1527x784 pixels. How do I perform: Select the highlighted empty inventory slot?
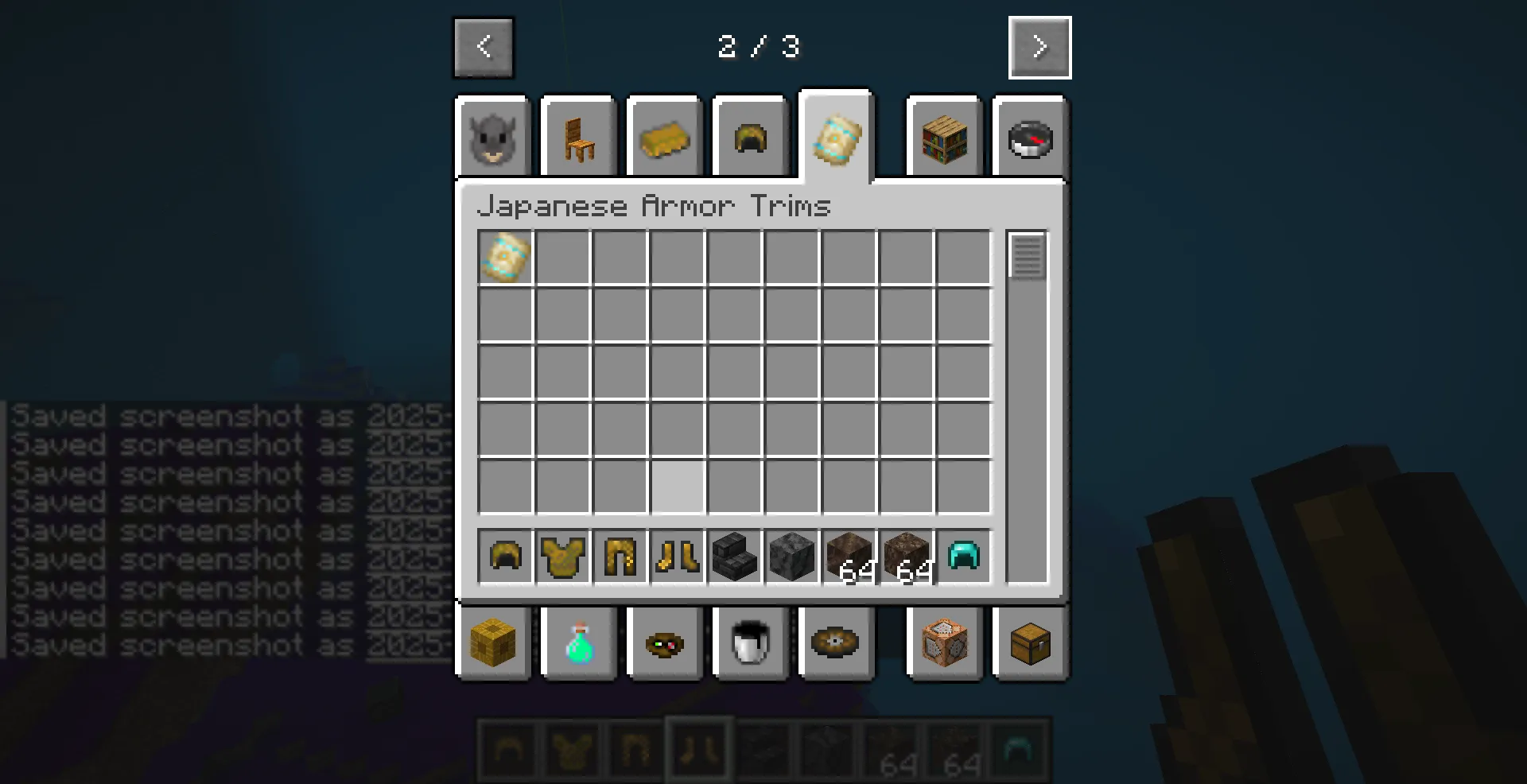pyautogui.click(x=677, y=488)
